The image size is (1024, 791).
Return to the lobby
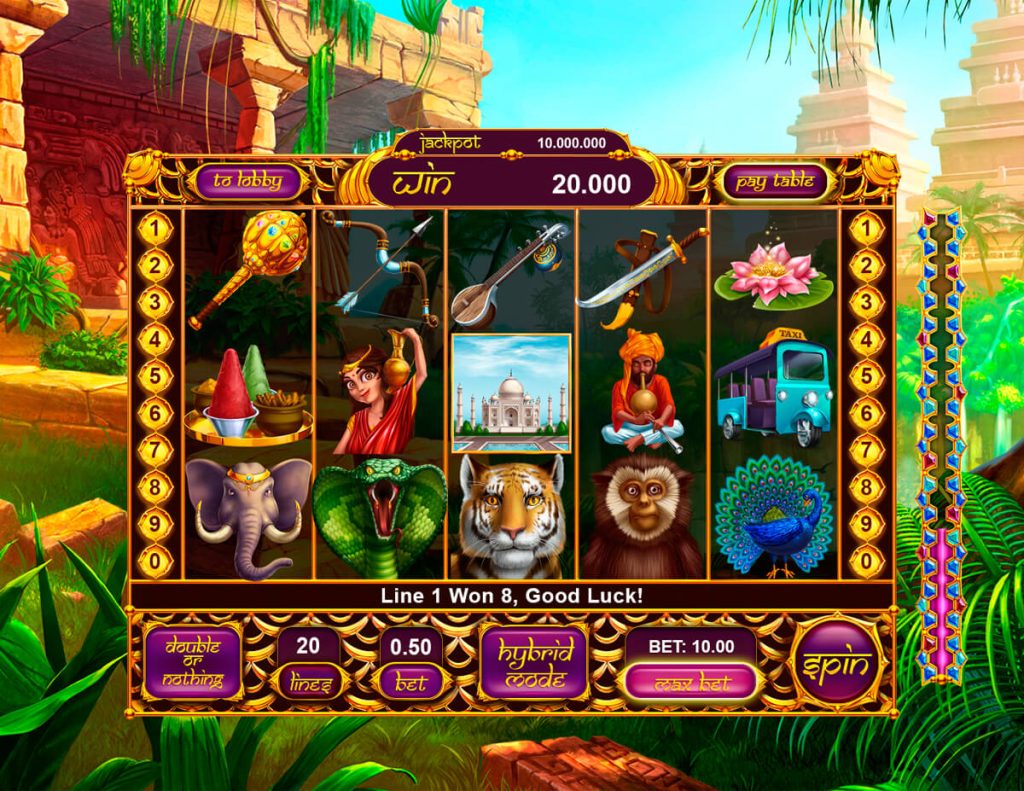click(246, 182)
